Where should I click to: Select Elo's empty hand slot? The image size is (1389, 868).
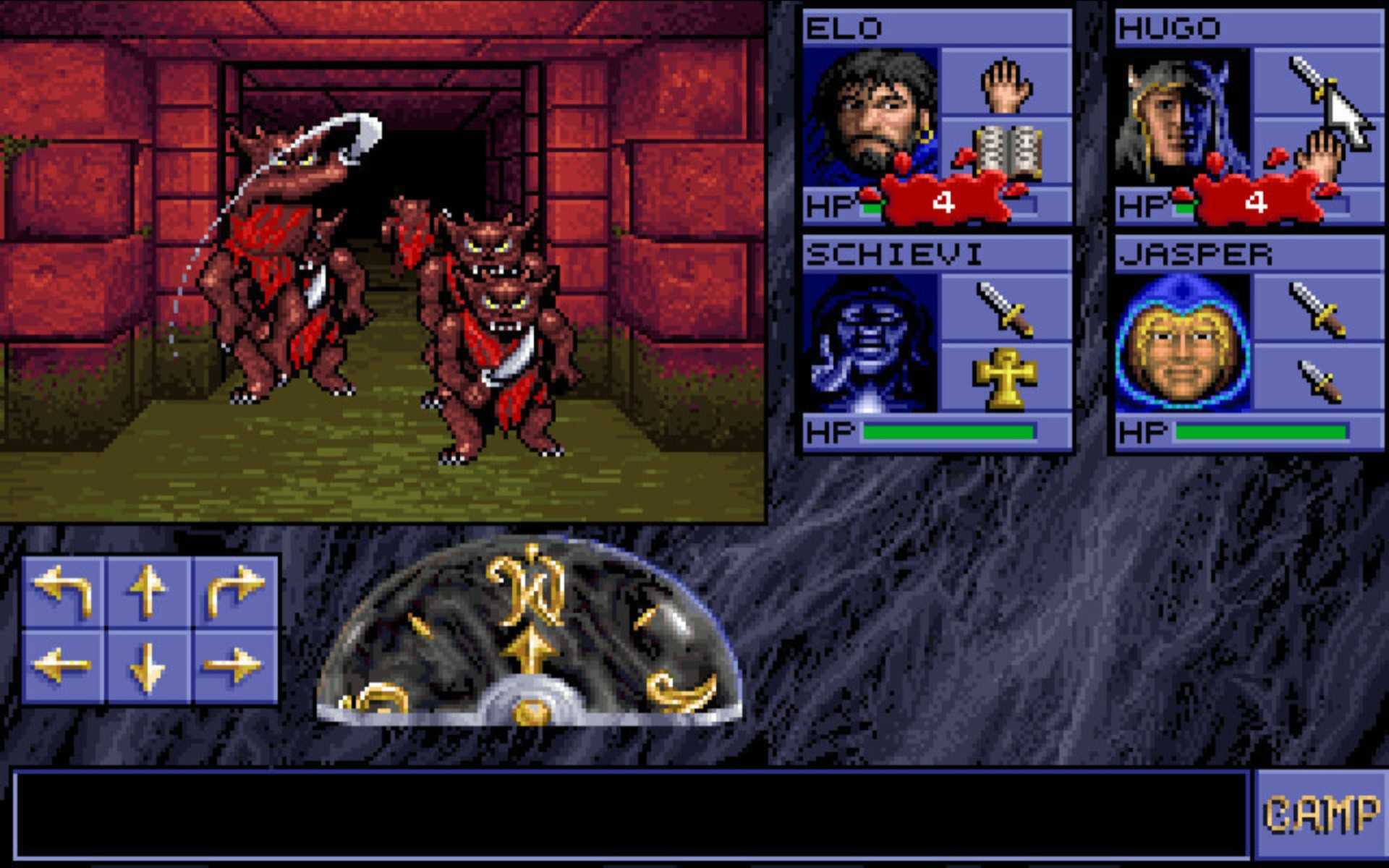[1008, 85]
